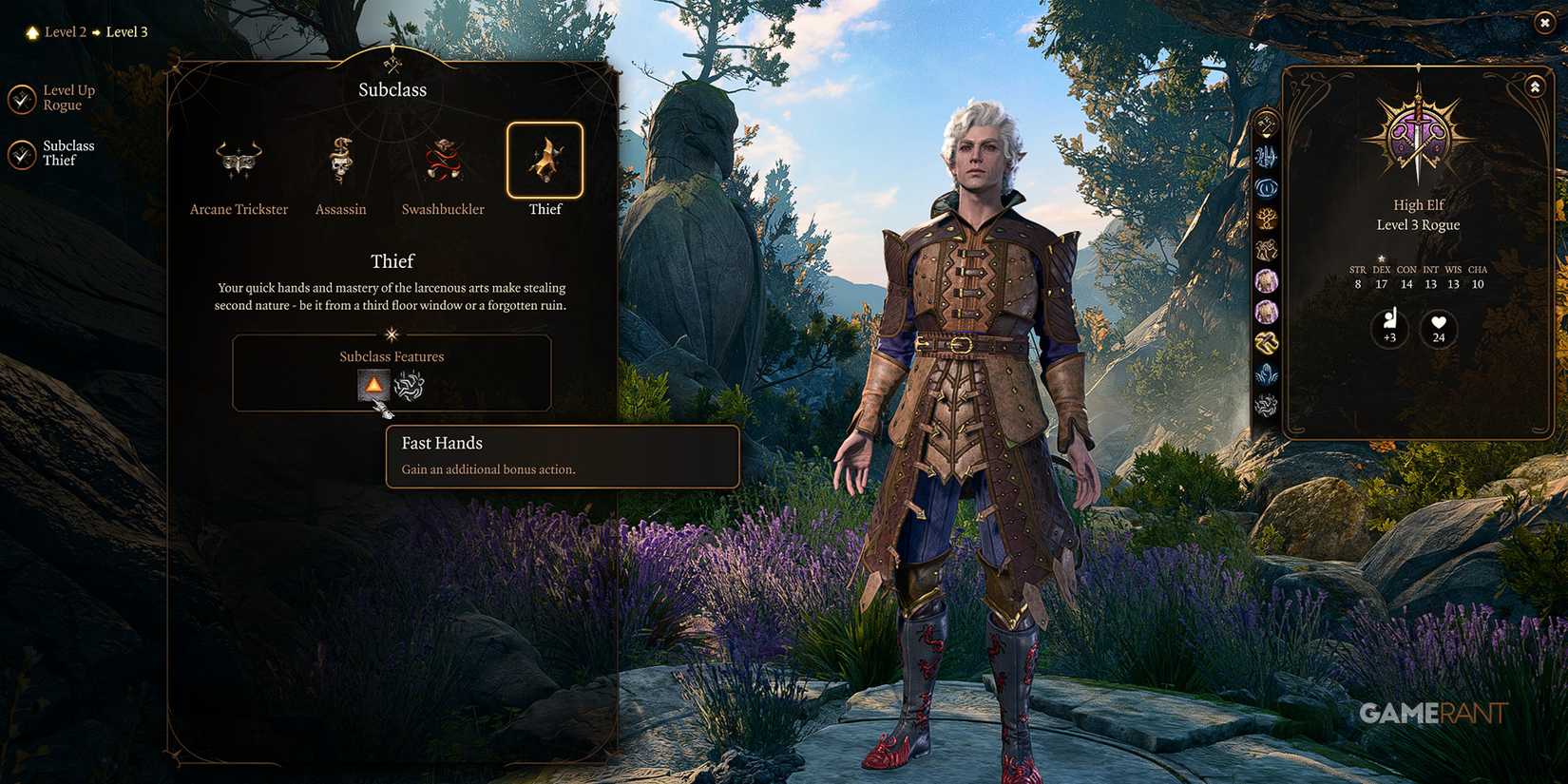Click the +3 proficiency bonus indicator

[1389, 329]
